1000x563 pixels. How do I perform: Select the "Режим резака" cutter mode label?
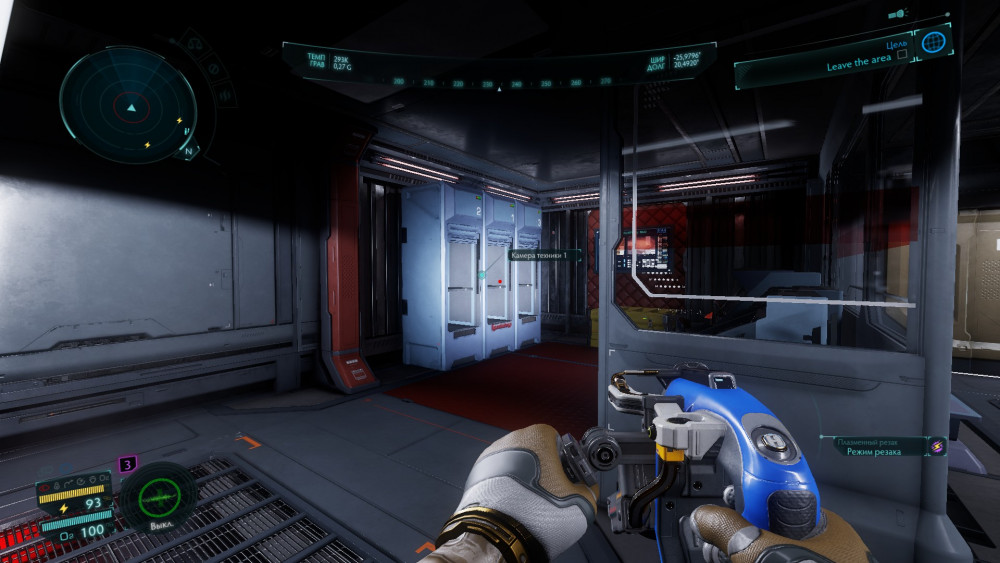coord(873,452)
